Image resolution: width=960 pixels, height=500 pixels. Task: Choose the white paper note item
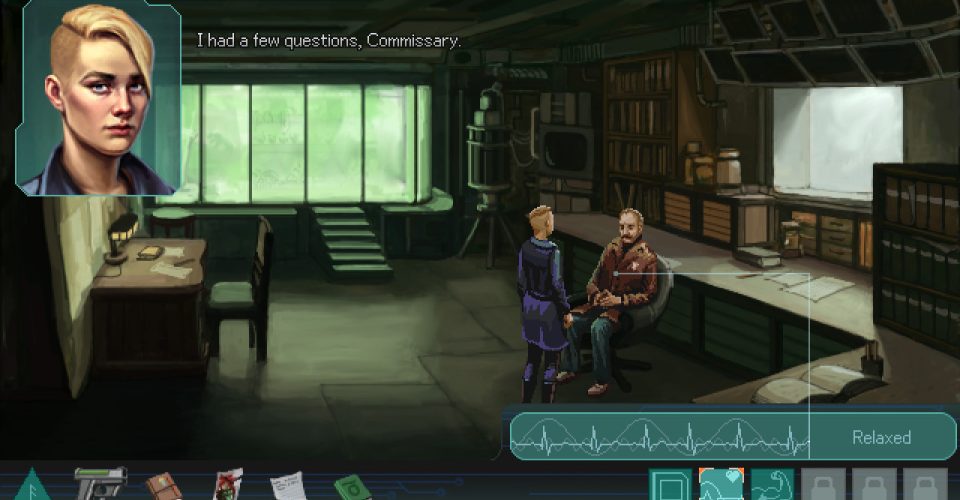click(x=288, y=486)
